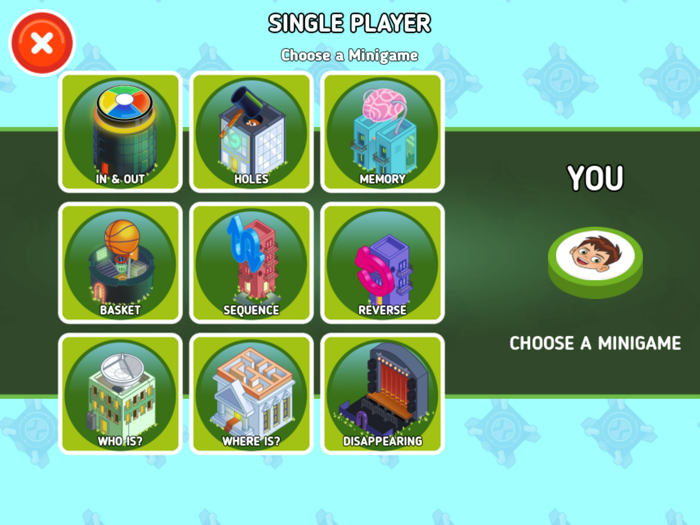700x525 pixels.
Task: Close the single player minigame menu
Action: click(41, 43)
